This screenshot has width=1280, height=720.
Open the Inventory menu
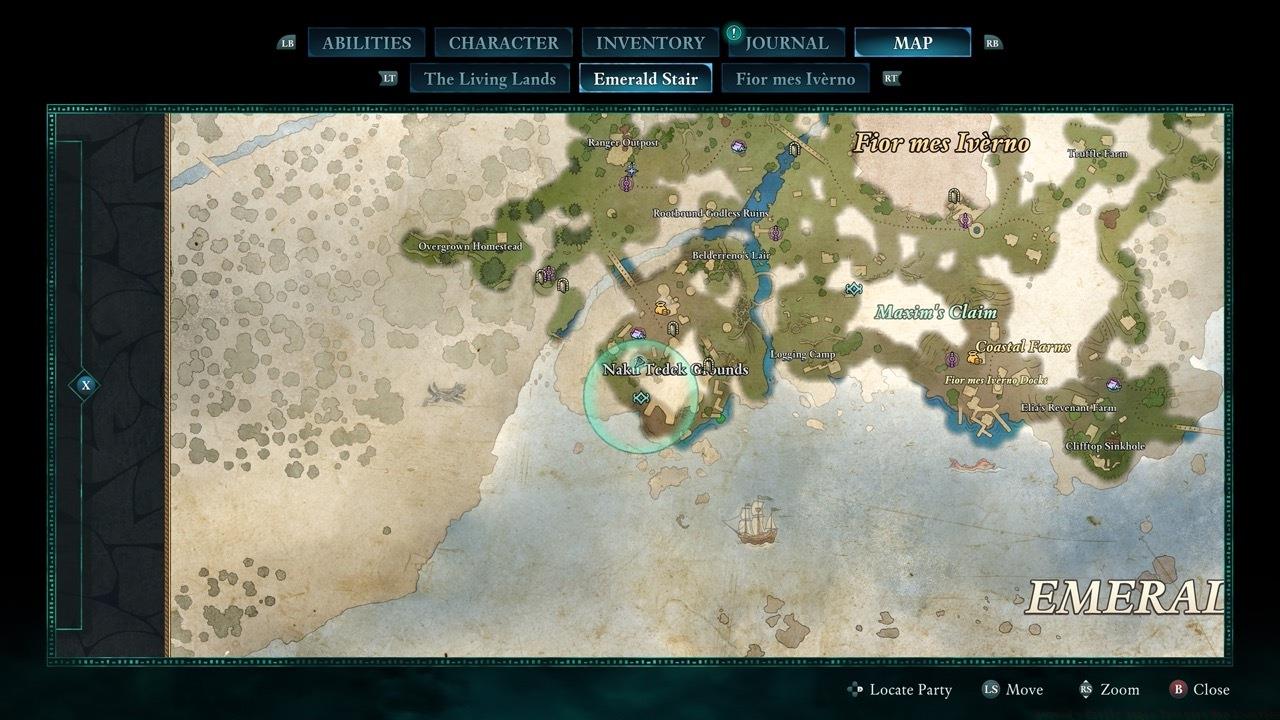pos(648,42)
